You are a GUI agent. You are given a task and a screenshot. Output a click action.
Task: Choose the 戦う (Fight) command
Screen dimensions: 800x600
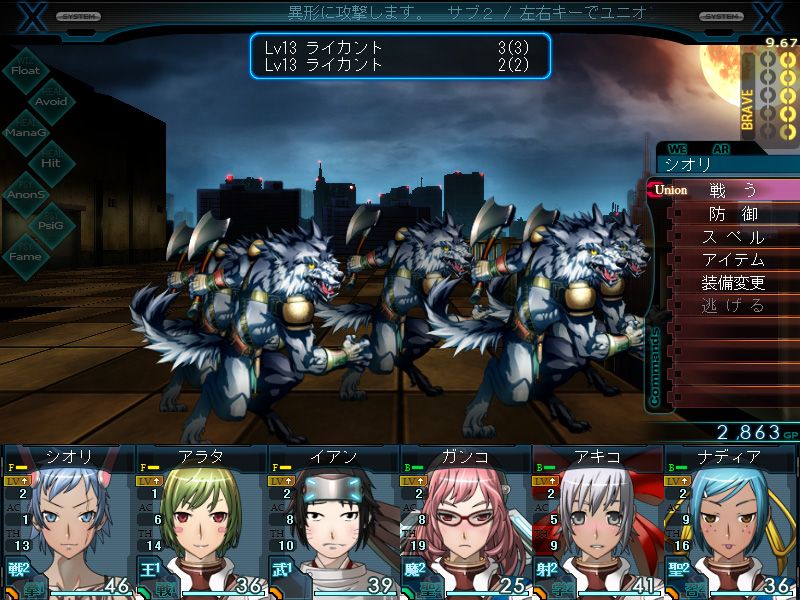point(733,190)
